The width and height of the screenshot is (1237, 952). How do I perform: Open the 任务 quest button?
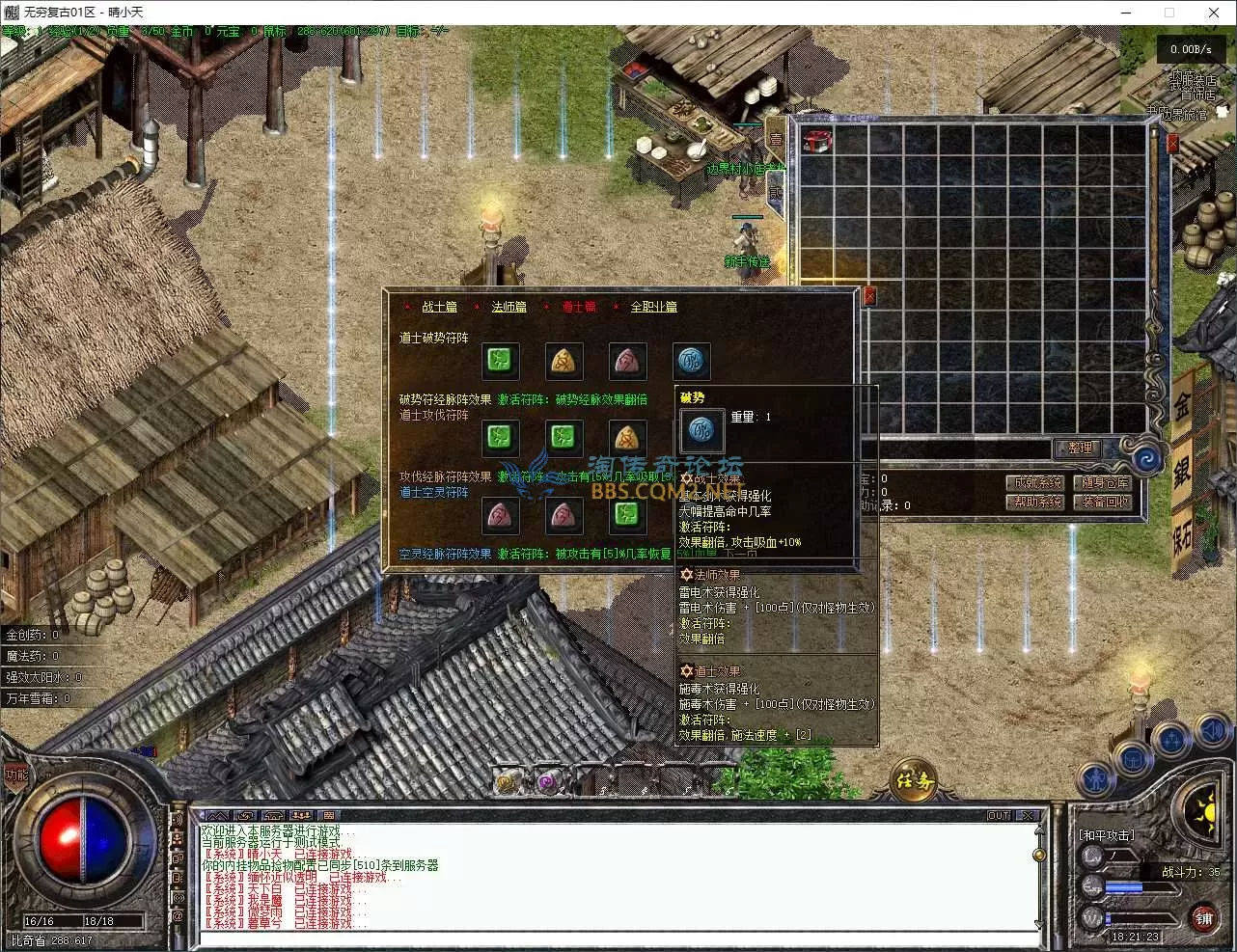click(x=914, y=780)
